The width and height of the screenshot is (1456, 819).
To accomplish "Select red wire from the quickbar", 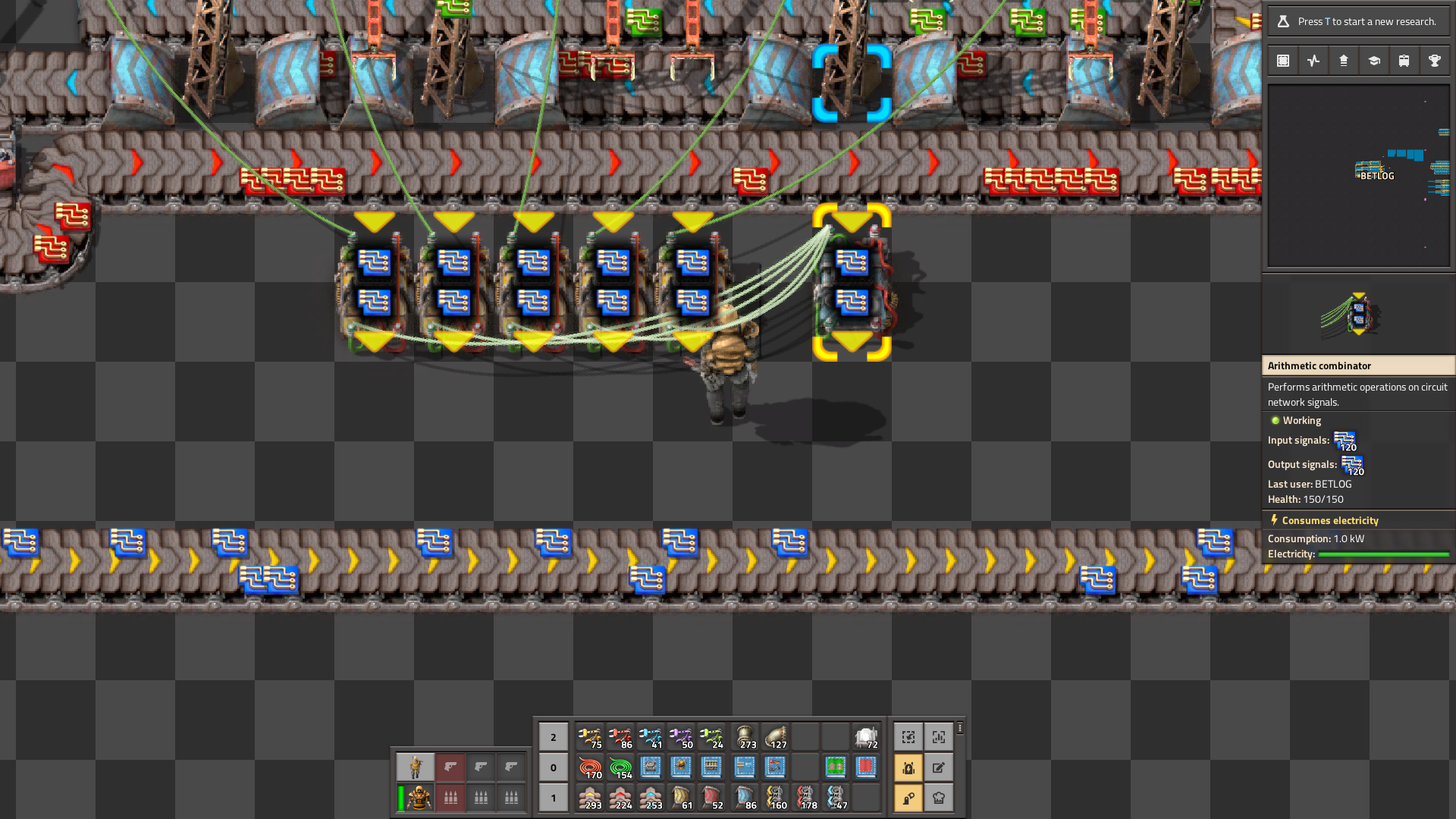I will (x=591, y=767).
